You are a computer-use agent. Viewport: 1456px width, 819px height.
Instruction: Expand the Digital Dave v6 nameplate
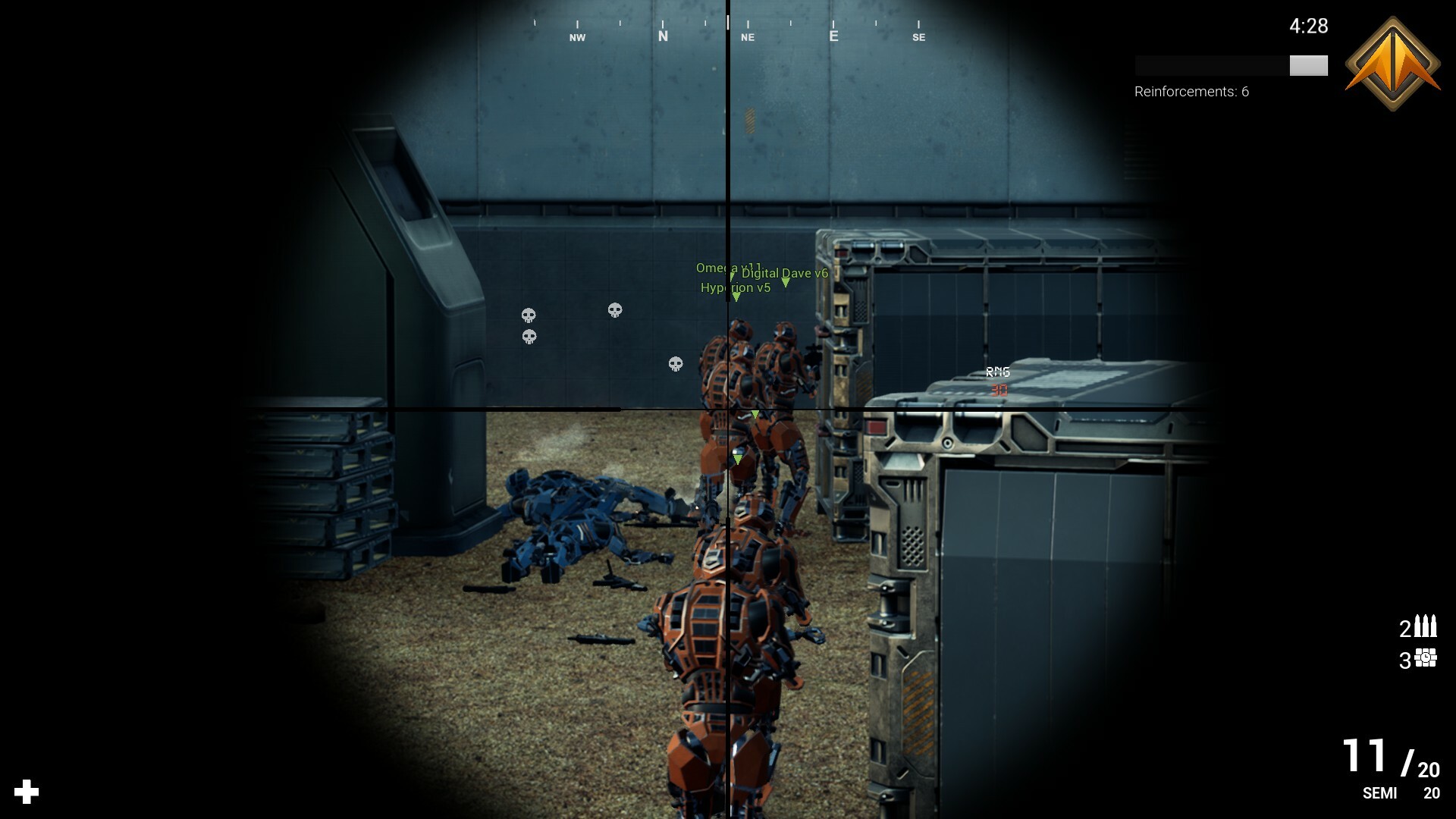(785, 273)
